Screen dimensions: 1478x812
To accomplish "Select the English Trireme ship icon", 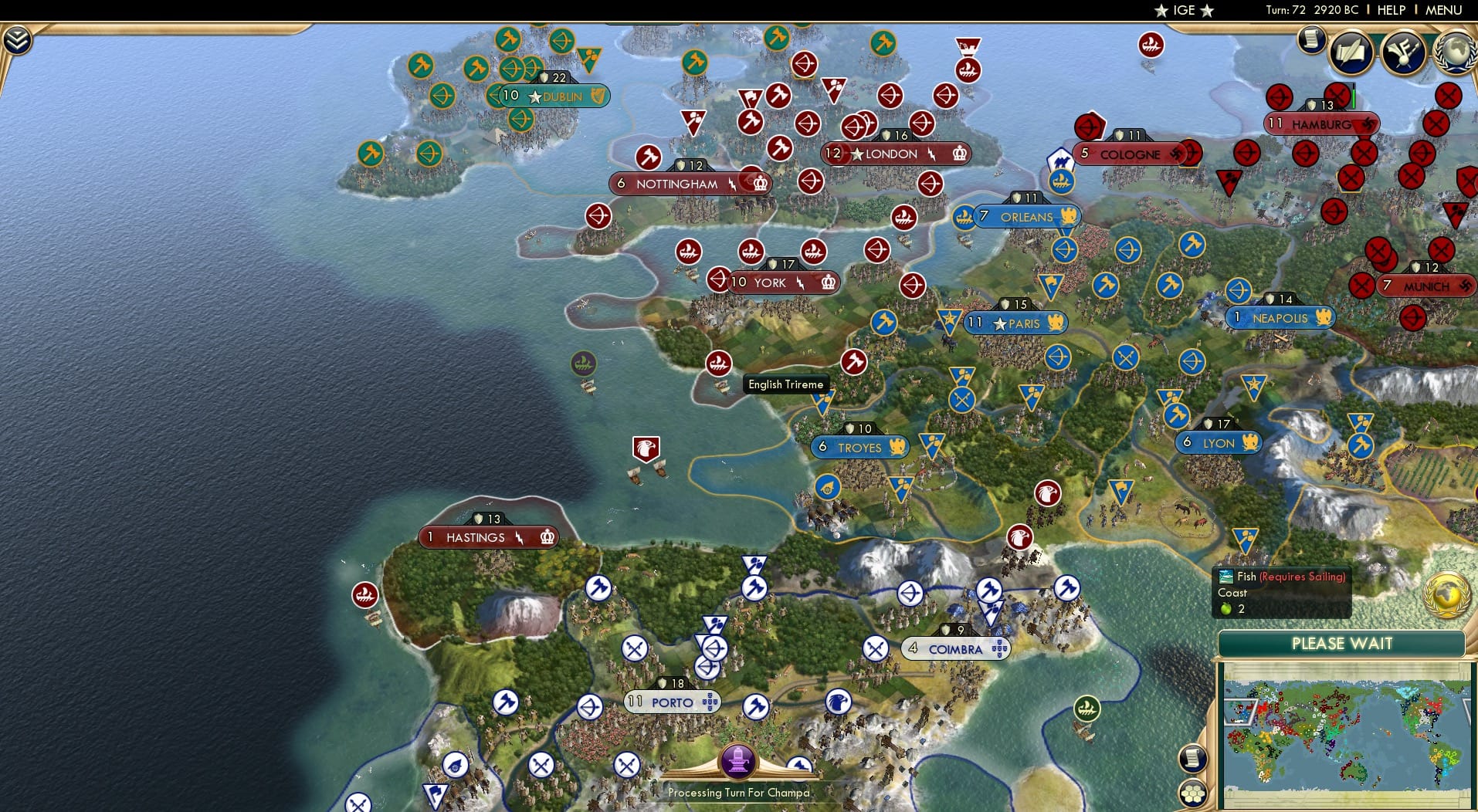I will pos(718,363).
